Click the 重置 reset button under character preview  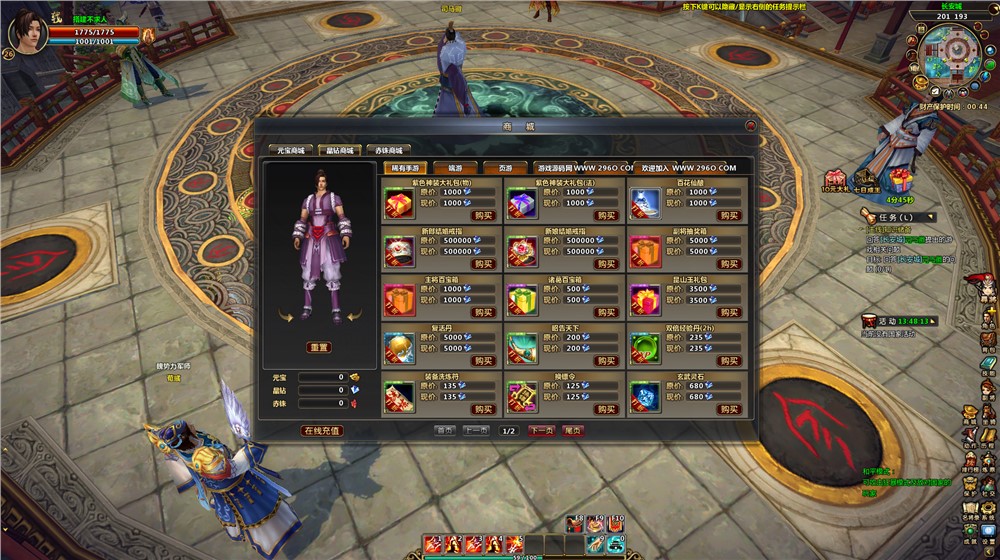coord(319,347)
